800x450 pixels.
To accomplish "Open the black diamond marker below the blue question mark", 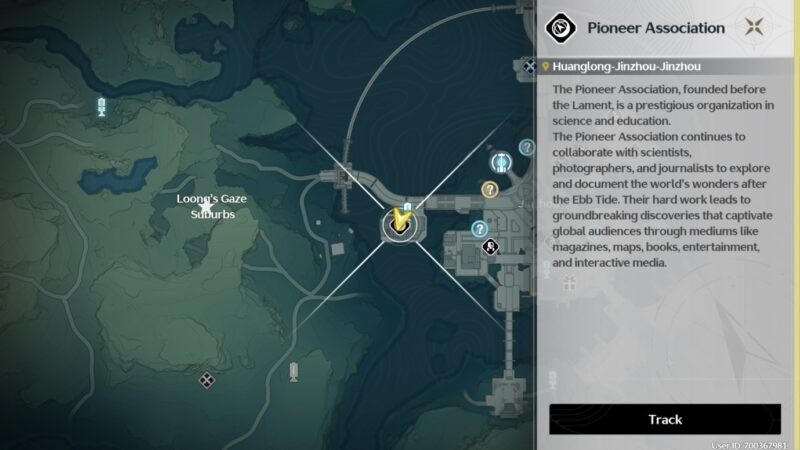I will 491,247.
